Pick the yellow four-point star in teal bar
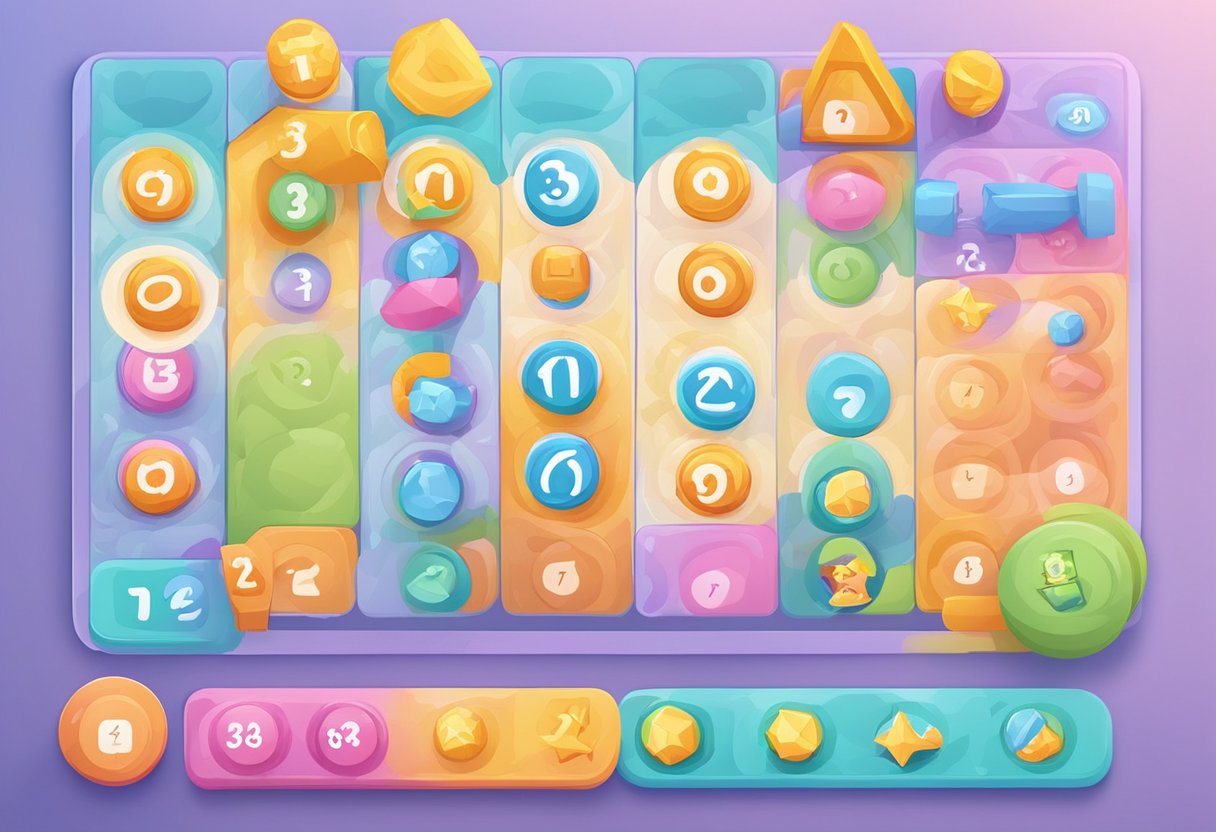Viewport: 1216px width, 832px height. click(x=907, y=737)
